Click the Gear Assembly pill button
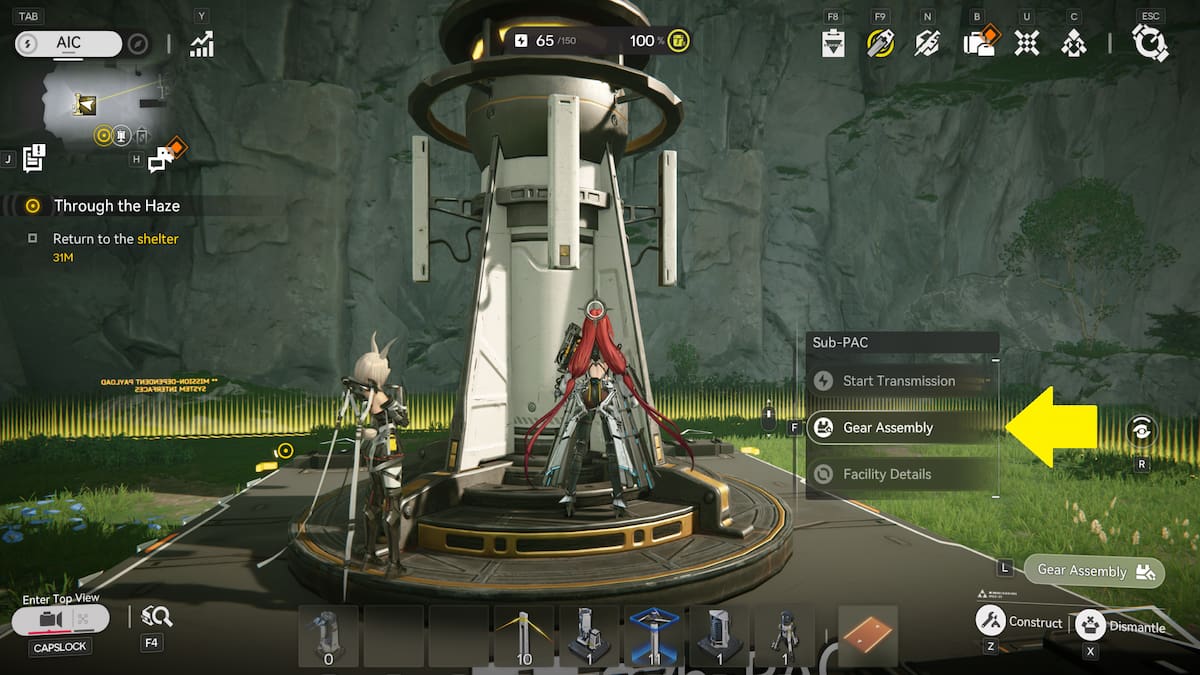This screenshot has height=675, width=1200. (1094, 571)
